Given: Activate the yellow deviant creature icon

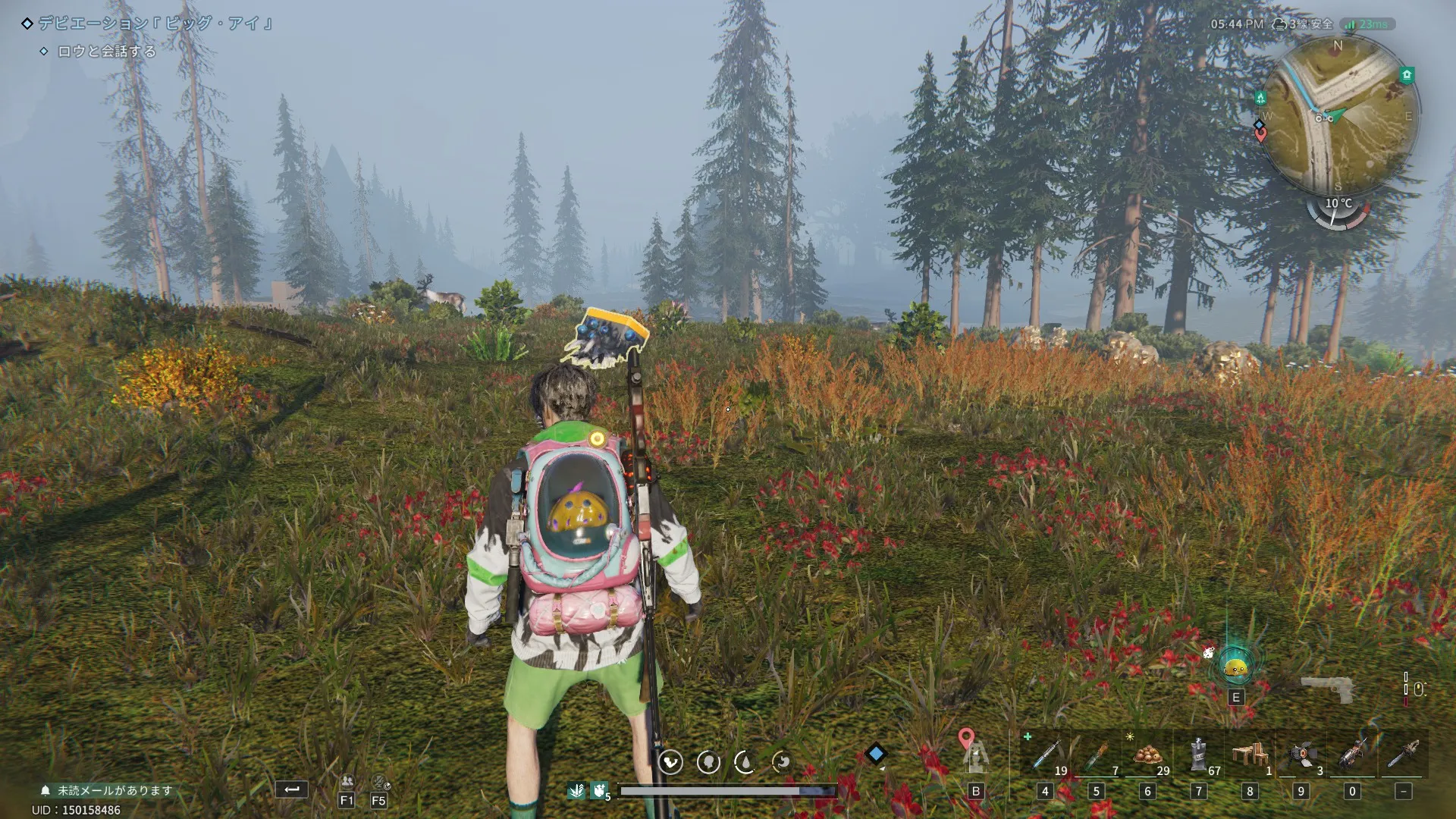Looking at the screenshot, I should click(1235, 668).
